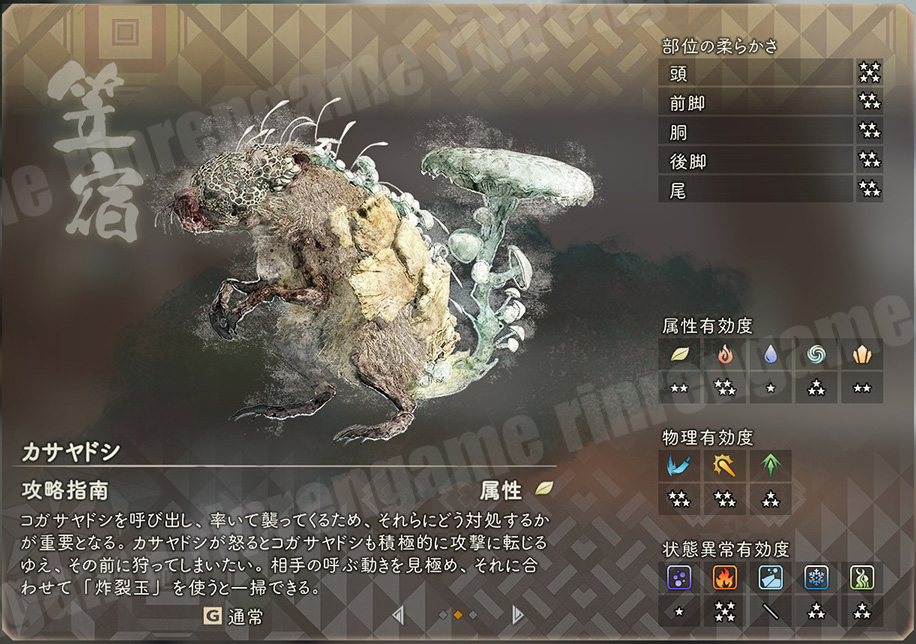Click the leaf wood element icon
916x644 pixels.
pyautogui.click(x=679, y=355)
